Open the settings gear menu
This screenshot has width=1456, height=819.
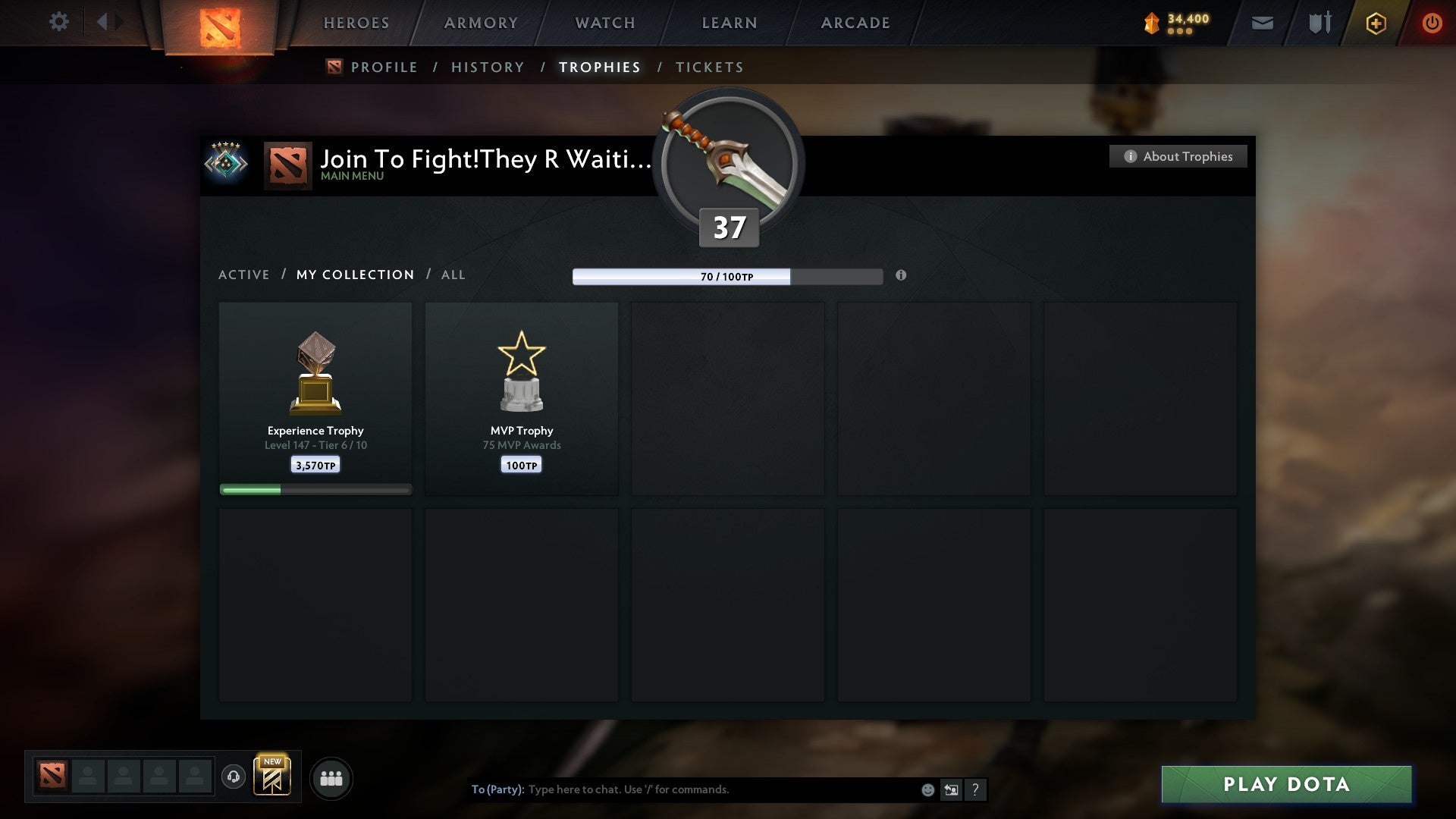click(59, 22)
